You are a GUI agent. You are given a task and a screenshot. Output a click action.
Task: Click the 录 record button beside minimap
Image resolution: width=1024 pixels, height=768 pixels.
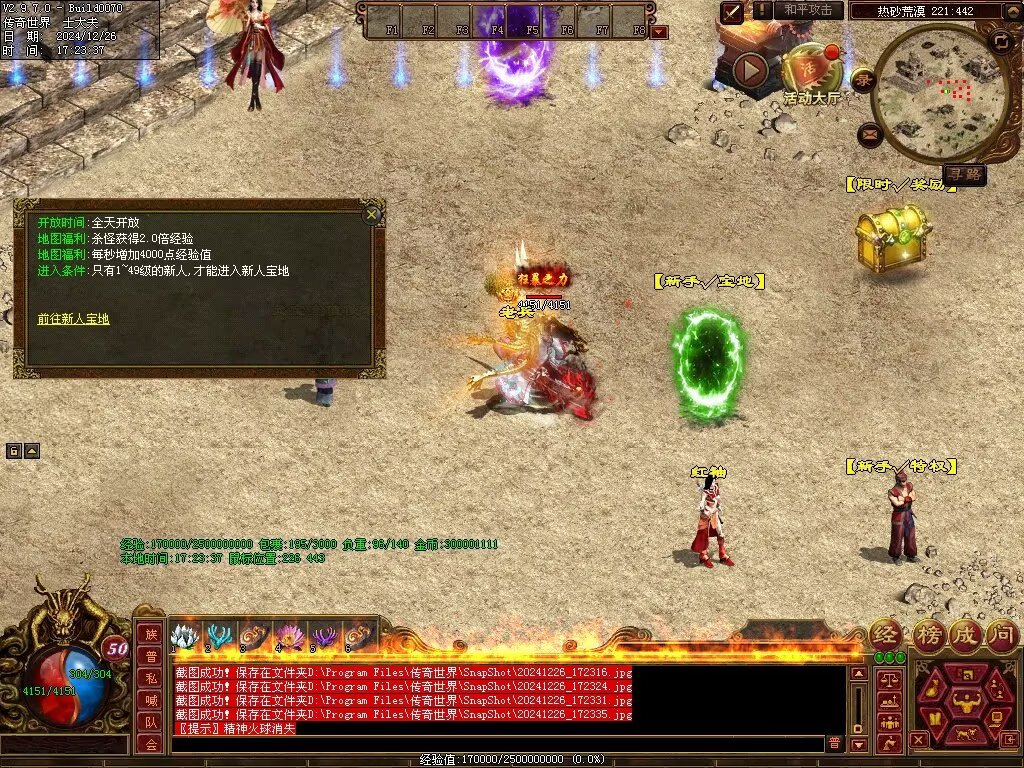pyautogui.click(x=862, y=79)
